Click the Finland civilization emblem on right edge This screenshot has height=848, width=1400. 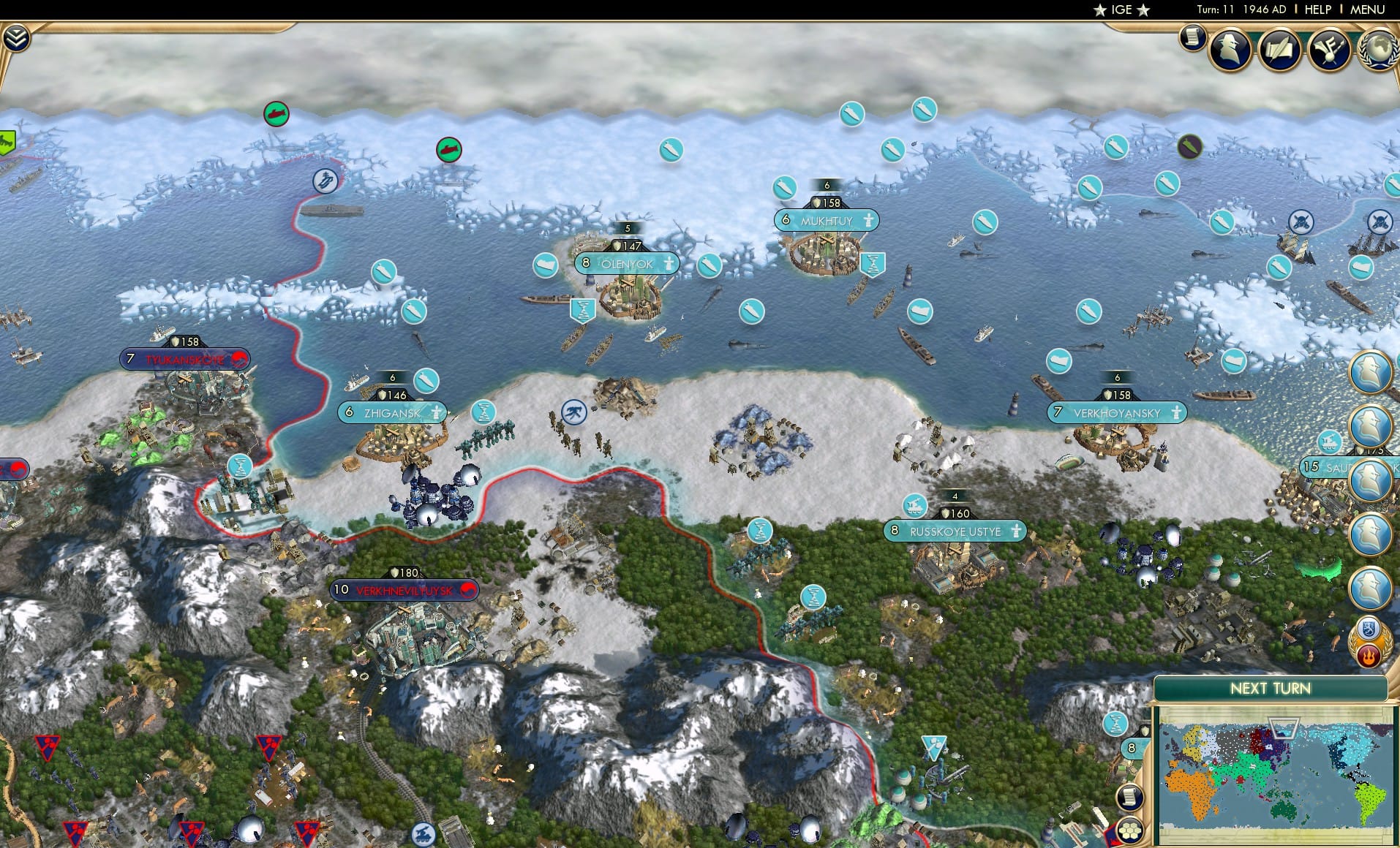[x=1369, y=626]
